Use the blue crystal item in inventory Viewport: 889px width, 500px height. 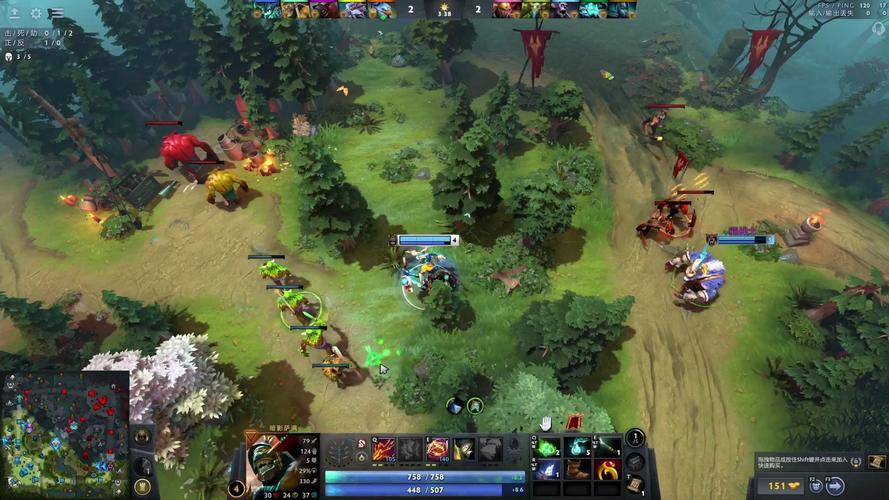tap(547, 469)
